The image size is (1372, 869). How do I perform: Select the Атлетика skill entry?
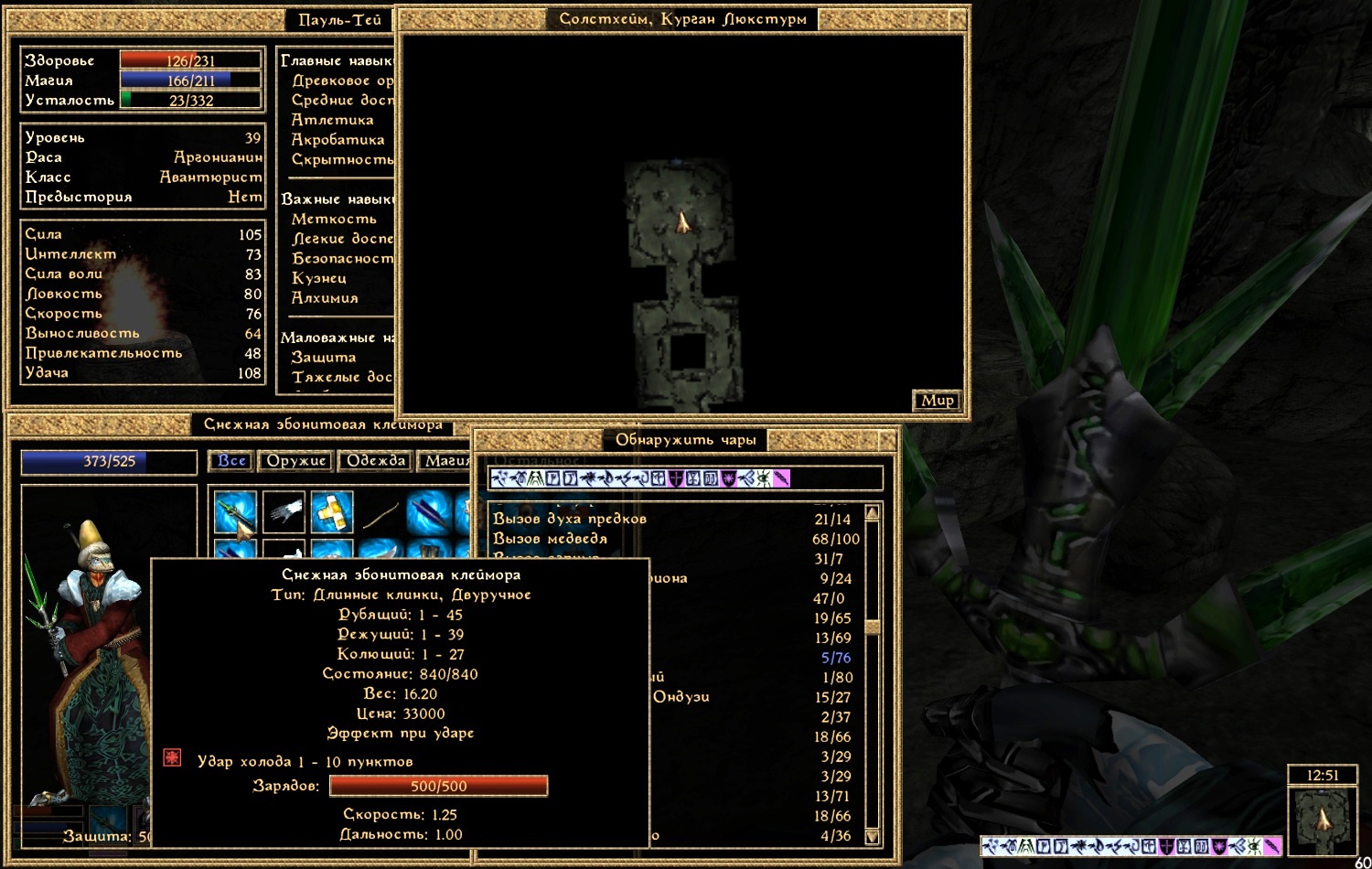tap(332, 120)
